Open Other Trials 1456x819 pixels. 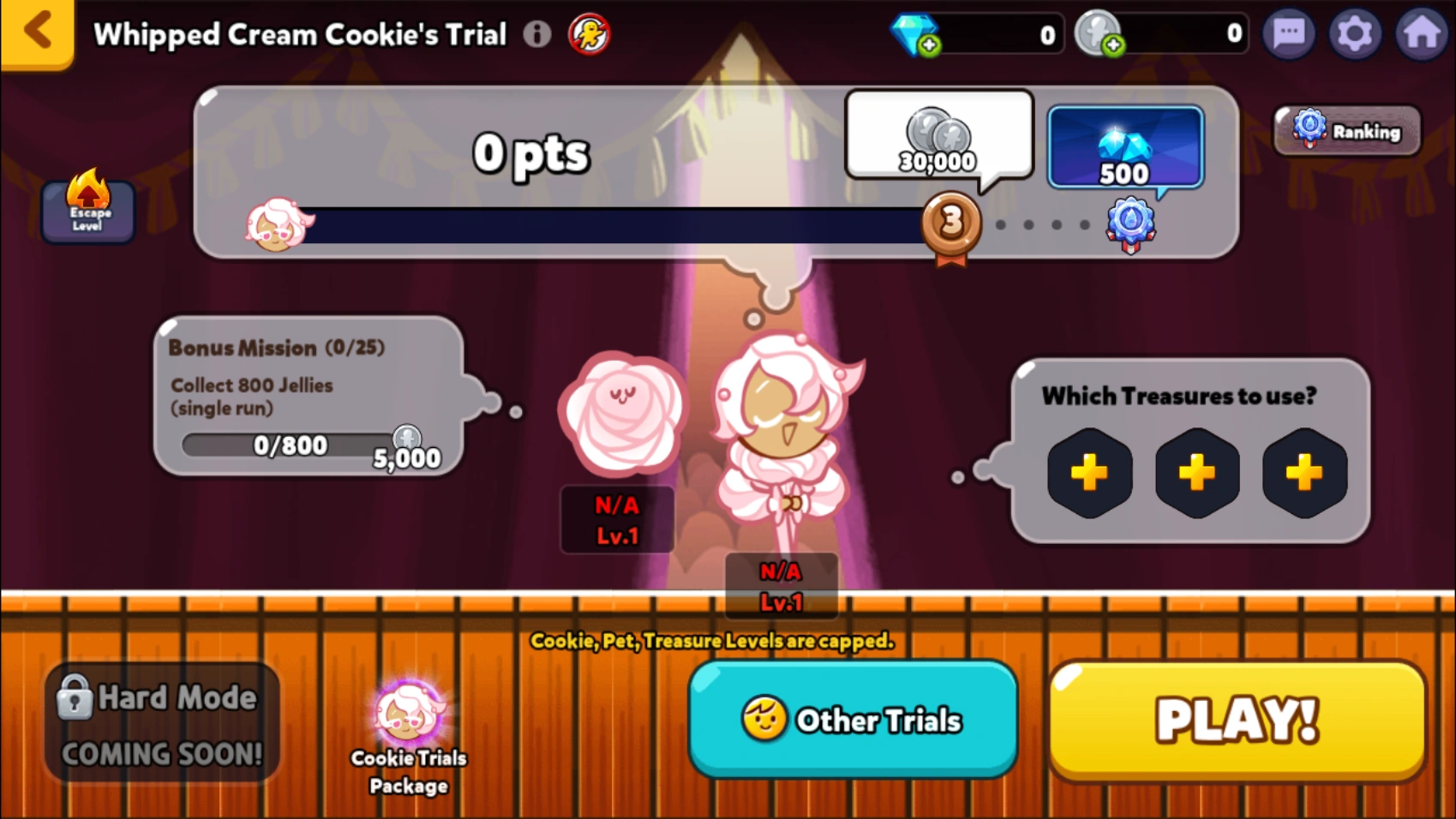pos(854,720)
